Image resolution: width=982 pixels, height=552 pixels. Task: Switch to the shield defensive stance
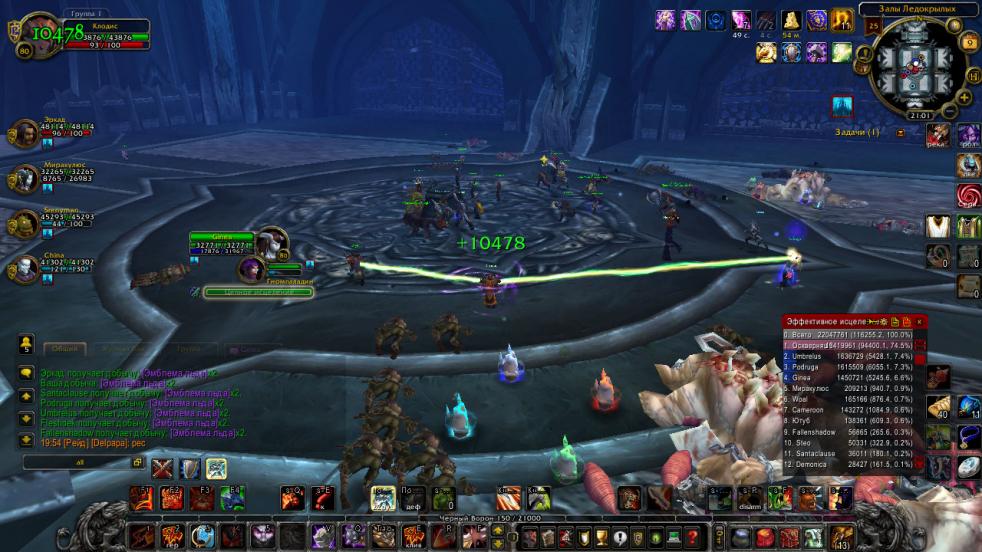pyautogui.click(x=190, y=468)
